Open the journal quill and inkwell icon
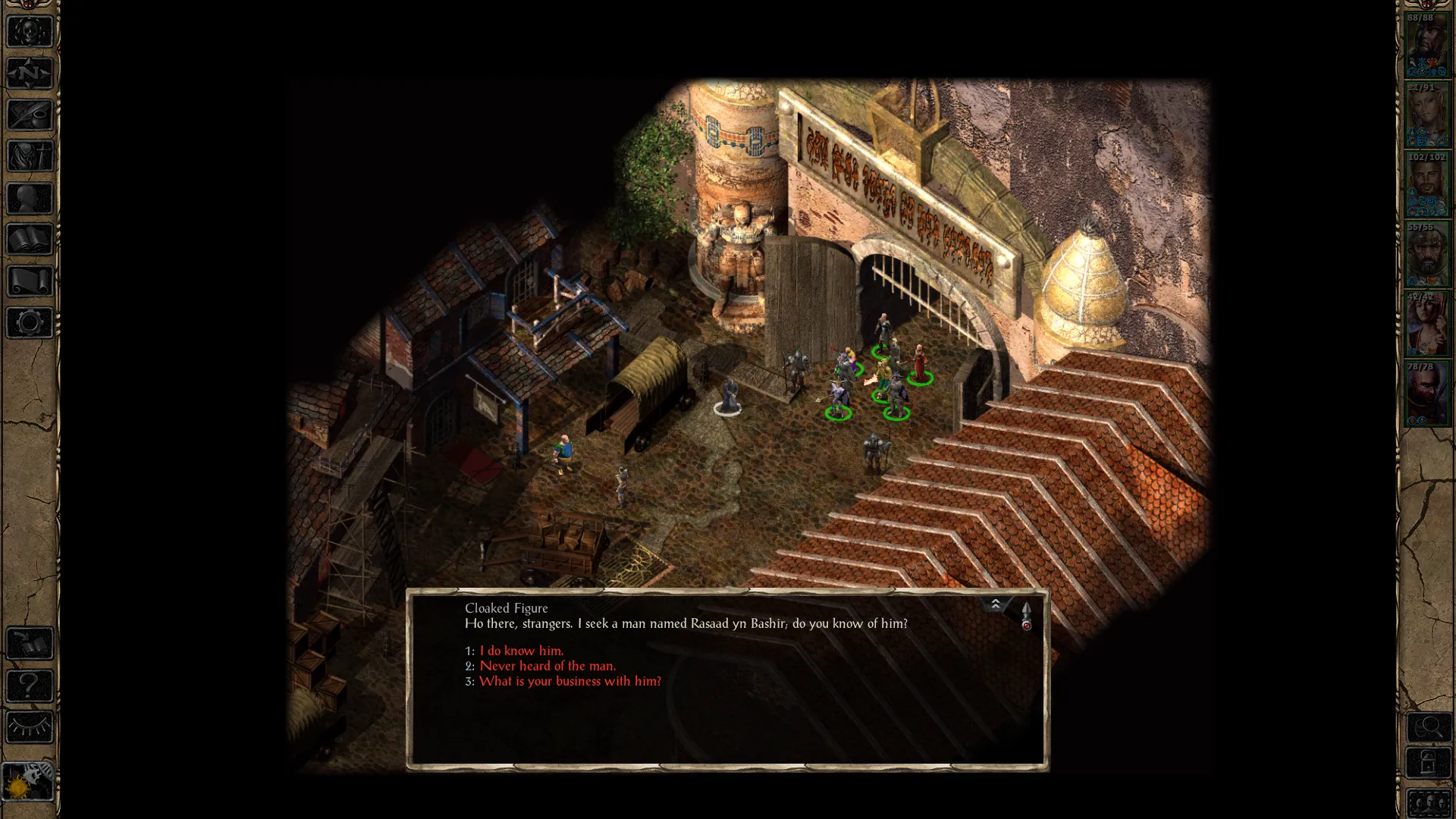 coord(30,115)
